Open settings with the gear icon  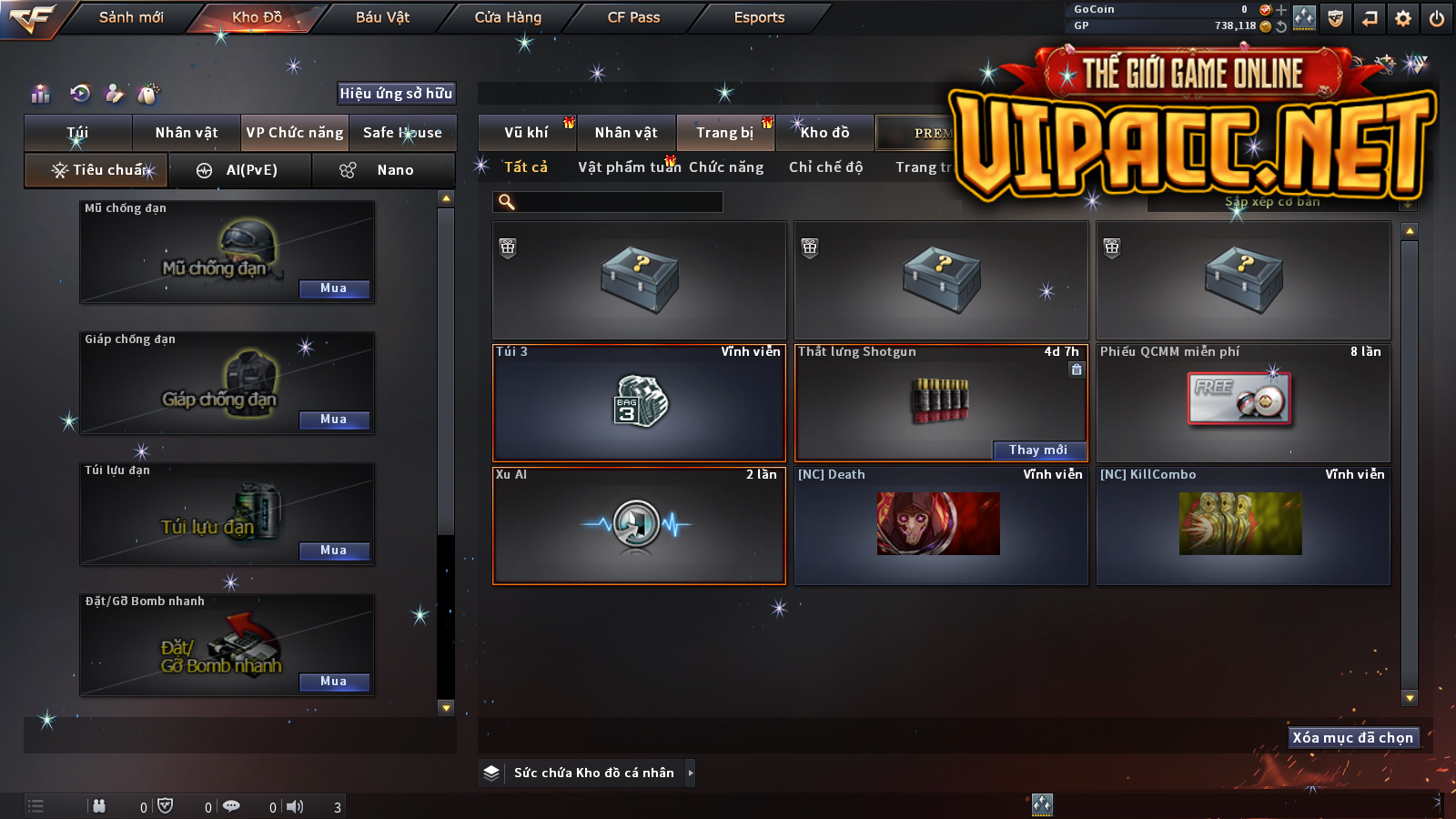pyautogui.click(x=1403, y=18)
